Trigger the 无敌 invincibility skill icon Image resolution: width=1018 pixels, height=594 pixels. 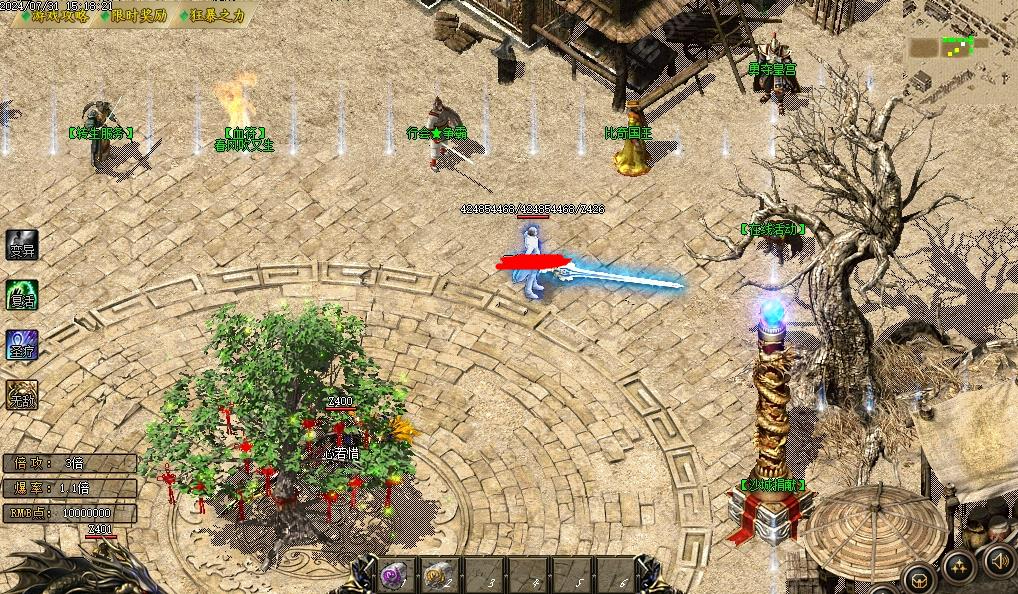(x=22, y=396)
